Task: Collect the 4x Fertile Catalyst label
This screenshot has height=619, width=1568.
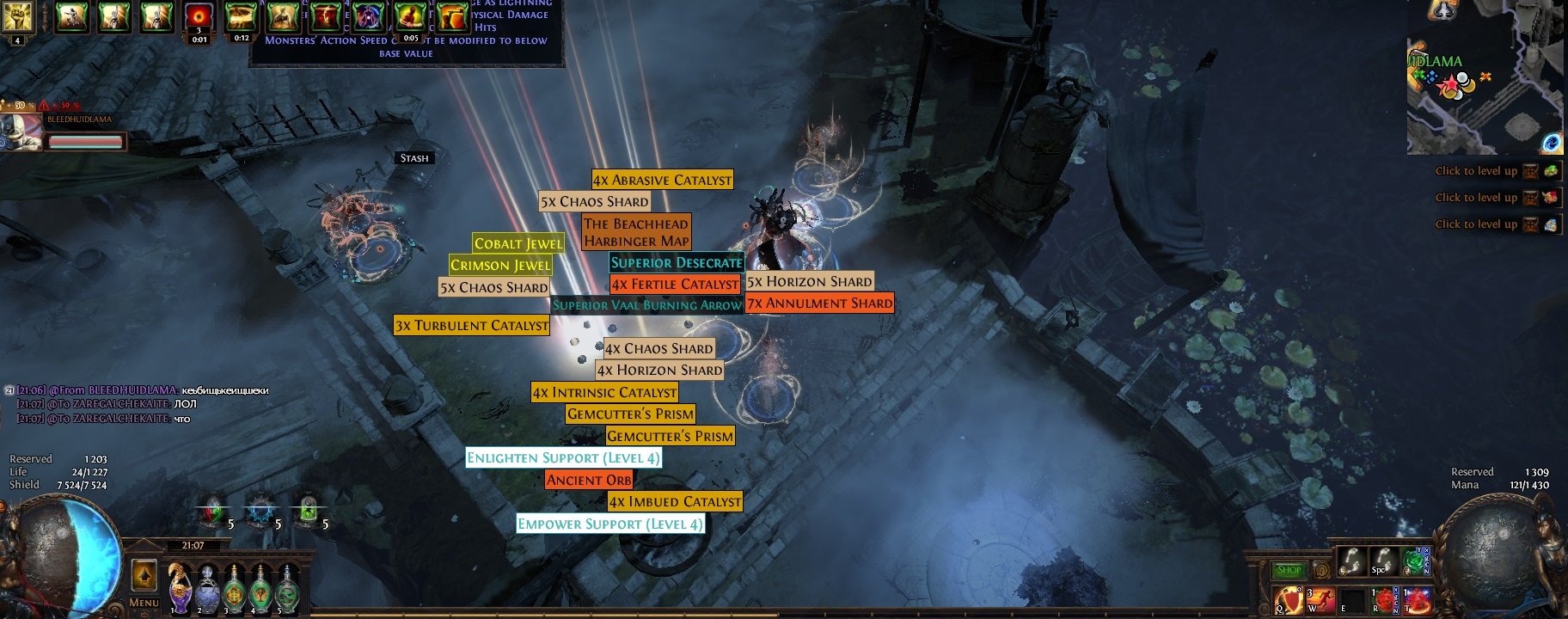Action: (x=675, y=284)
